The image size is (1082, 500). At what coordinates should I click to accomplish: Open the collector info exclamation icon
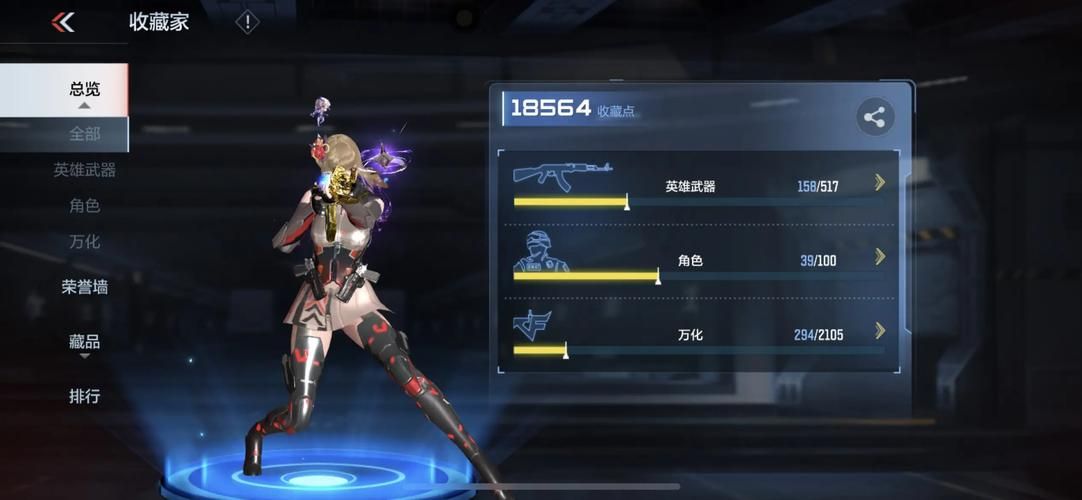247,22
